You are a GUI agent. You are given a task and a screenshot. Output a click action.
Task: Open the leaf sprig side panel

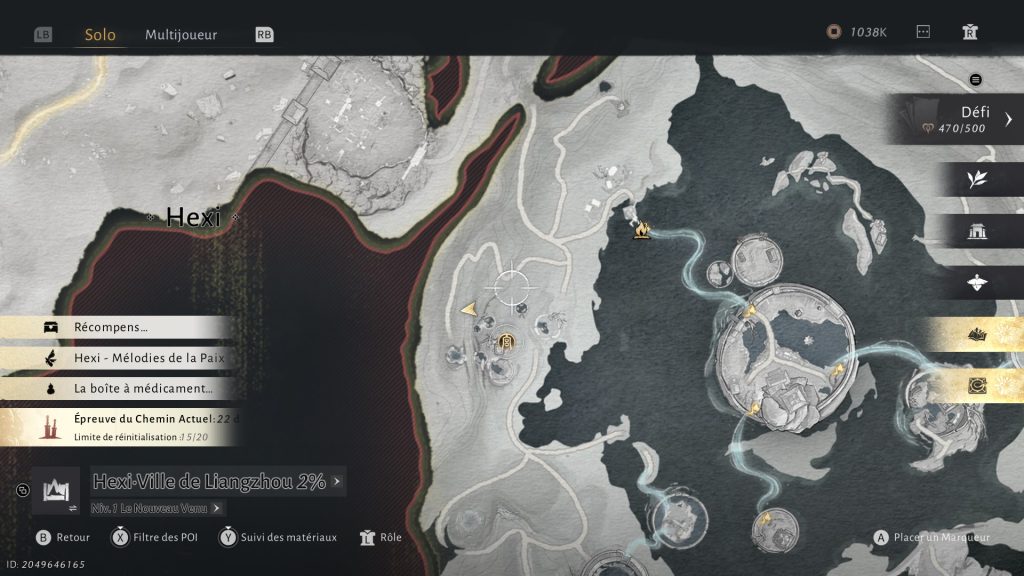coord(977,179)
